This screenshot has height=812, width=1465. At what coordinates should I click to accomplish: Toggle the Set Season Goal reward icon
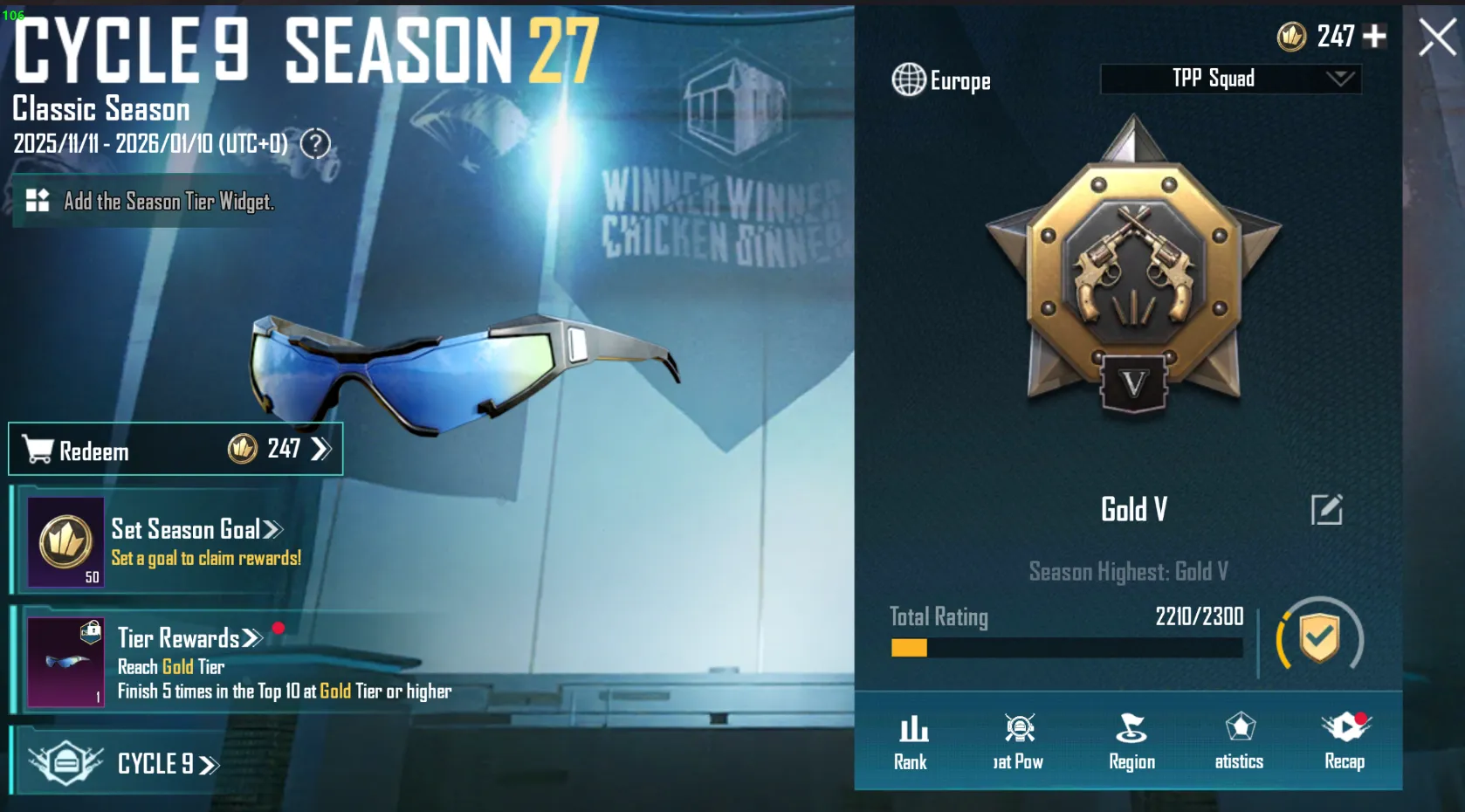tap(64, 541)
